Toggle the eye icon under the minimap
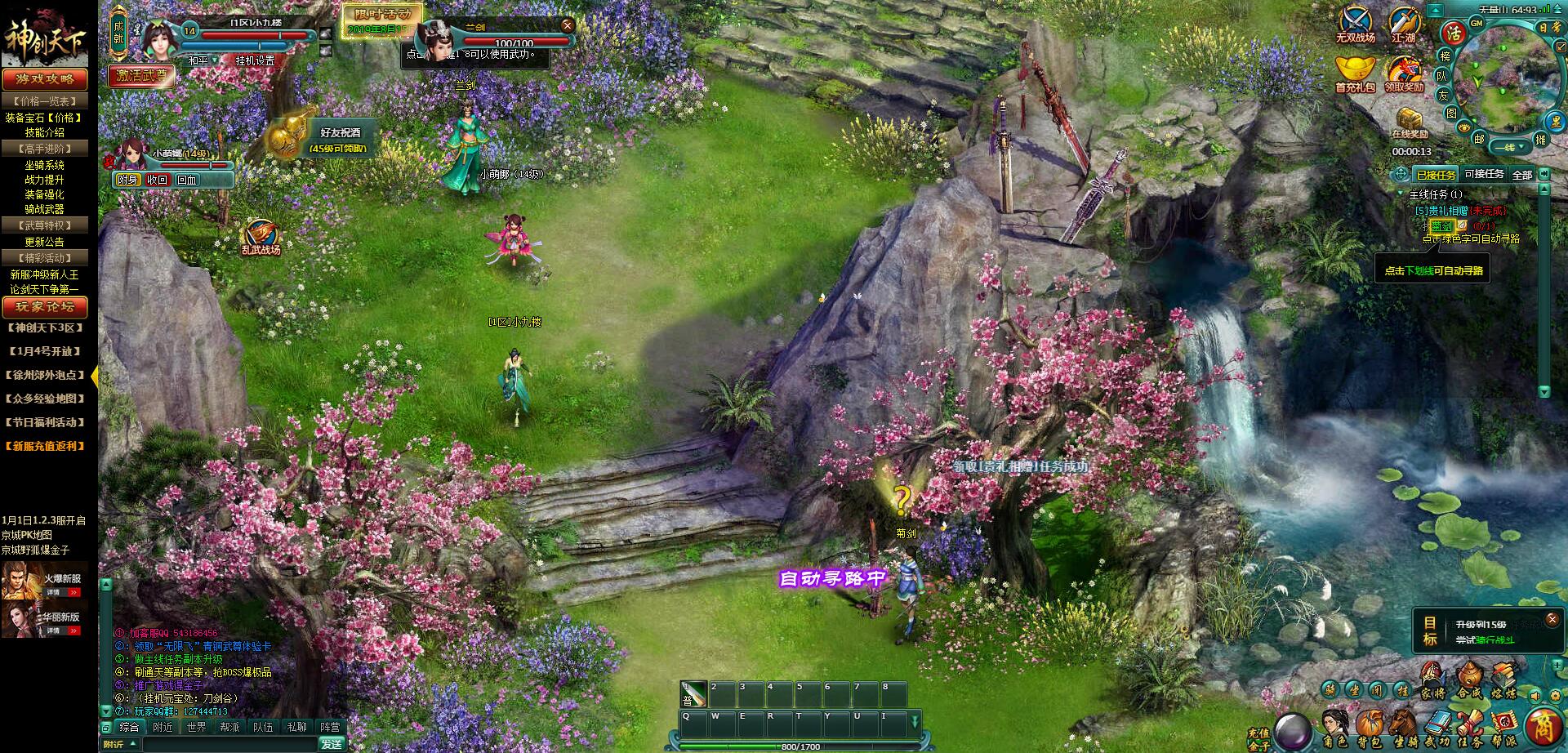Viewport: 1568px width, 753px height. click(1463, 127)
